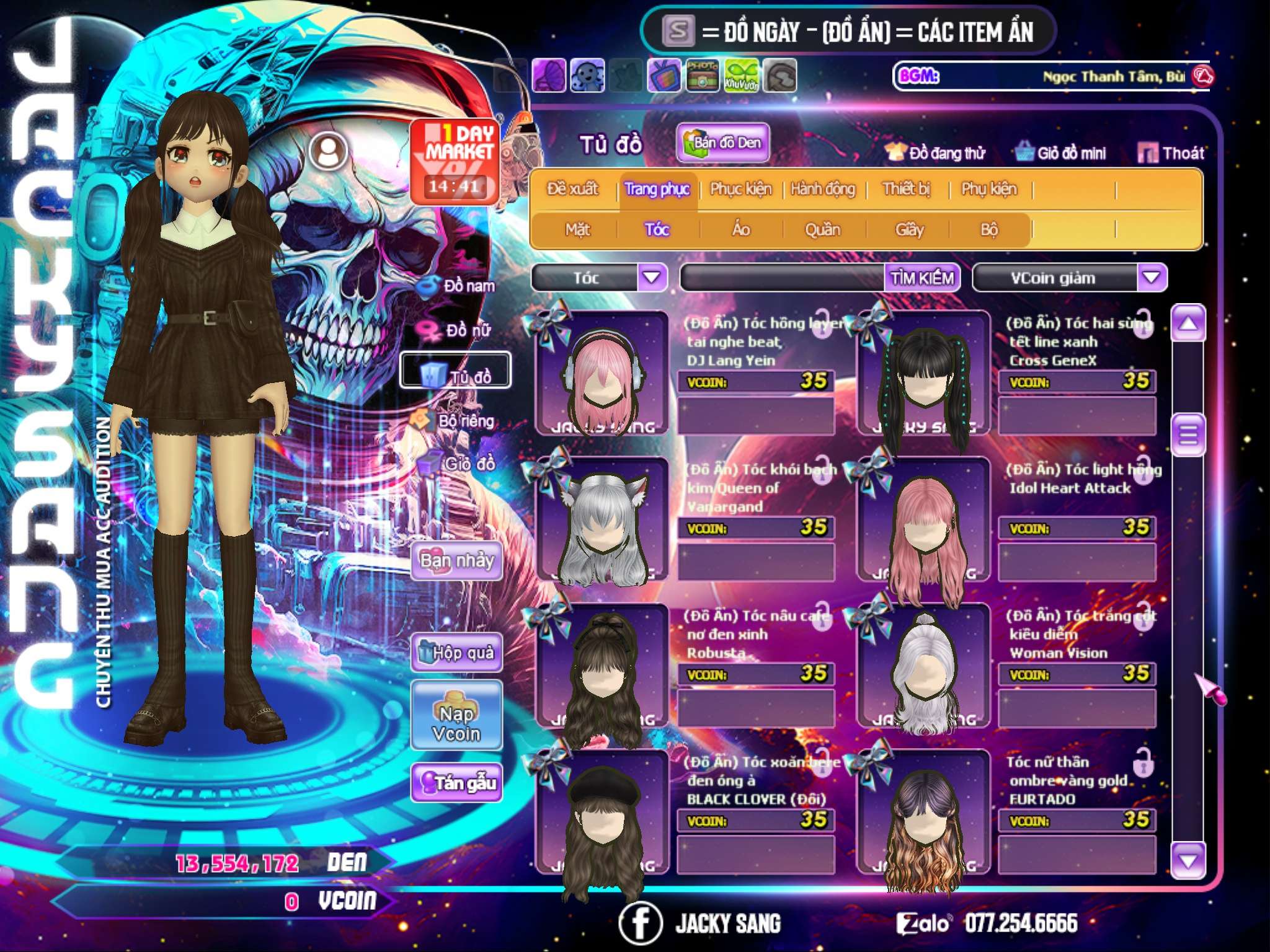Switch to the Hành động tab
1270x952 pixels.
tap(822, 189)
